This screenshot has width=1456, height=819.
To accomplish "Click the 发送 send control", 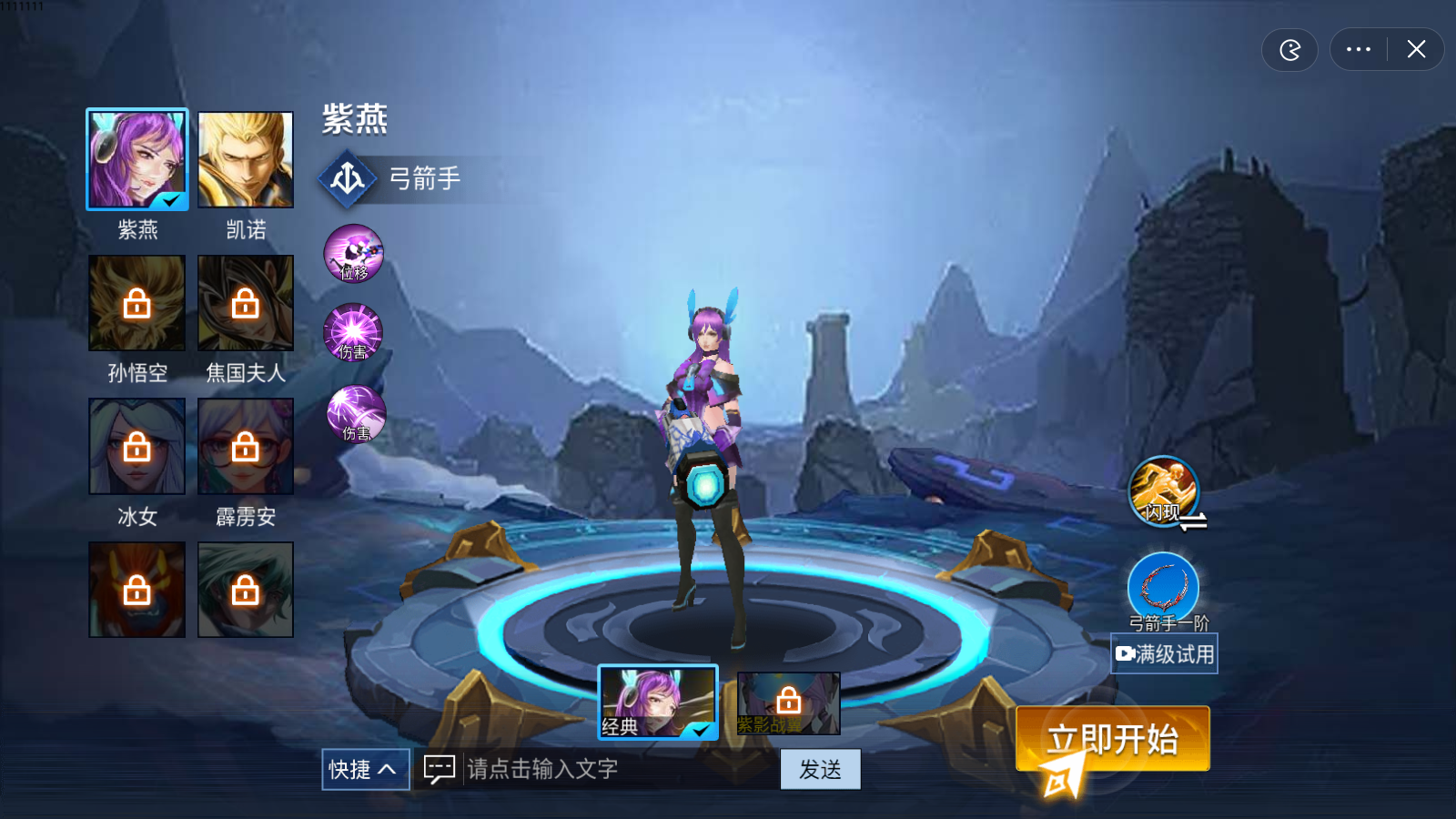I will 820,769.
